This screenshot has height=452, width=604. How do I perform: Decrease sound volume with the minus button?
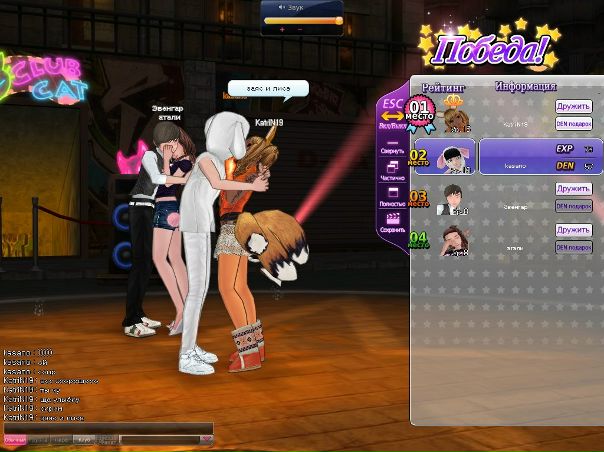[x=300, y=30]
